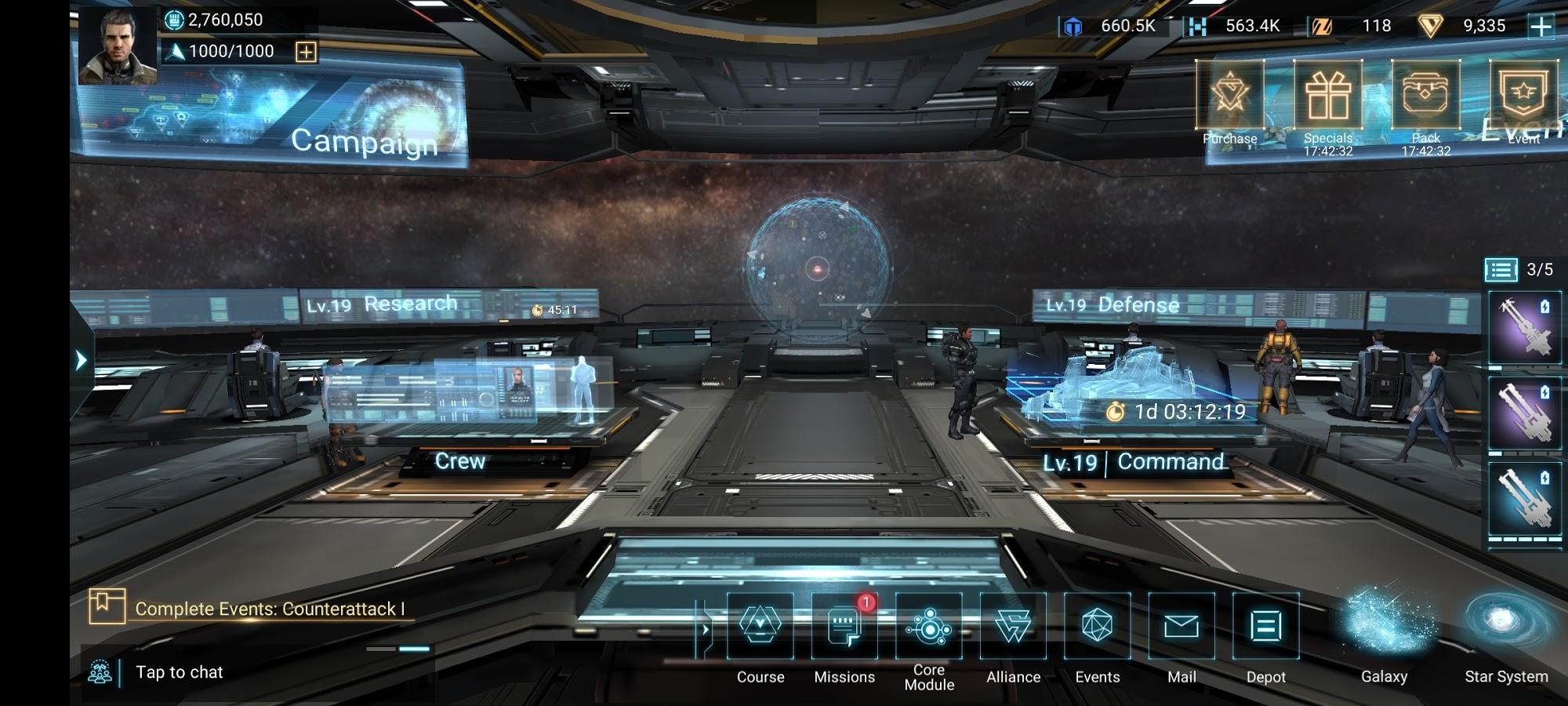Screen dimensions: 1568x706
Task: Add more energy with the plus button
Action: 306,52
